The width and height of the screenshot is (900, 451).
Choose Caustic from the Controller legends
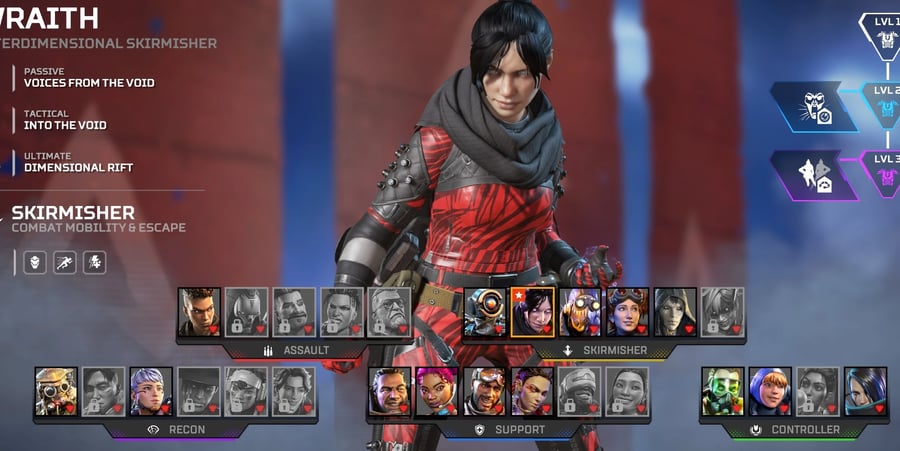pyautogui.click(x=722, y=391)
